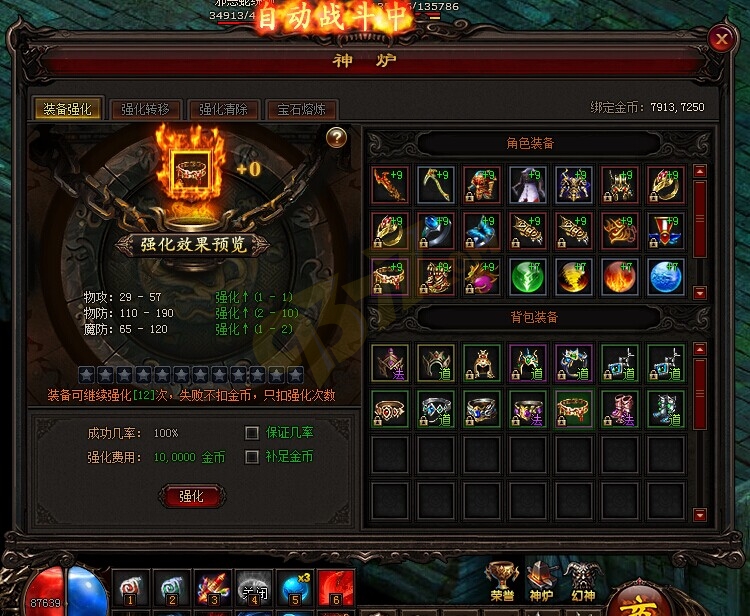The image size is (750, 616).
Task: Select the blue water orb equipment slot
Action: click(x=666, y=276)
